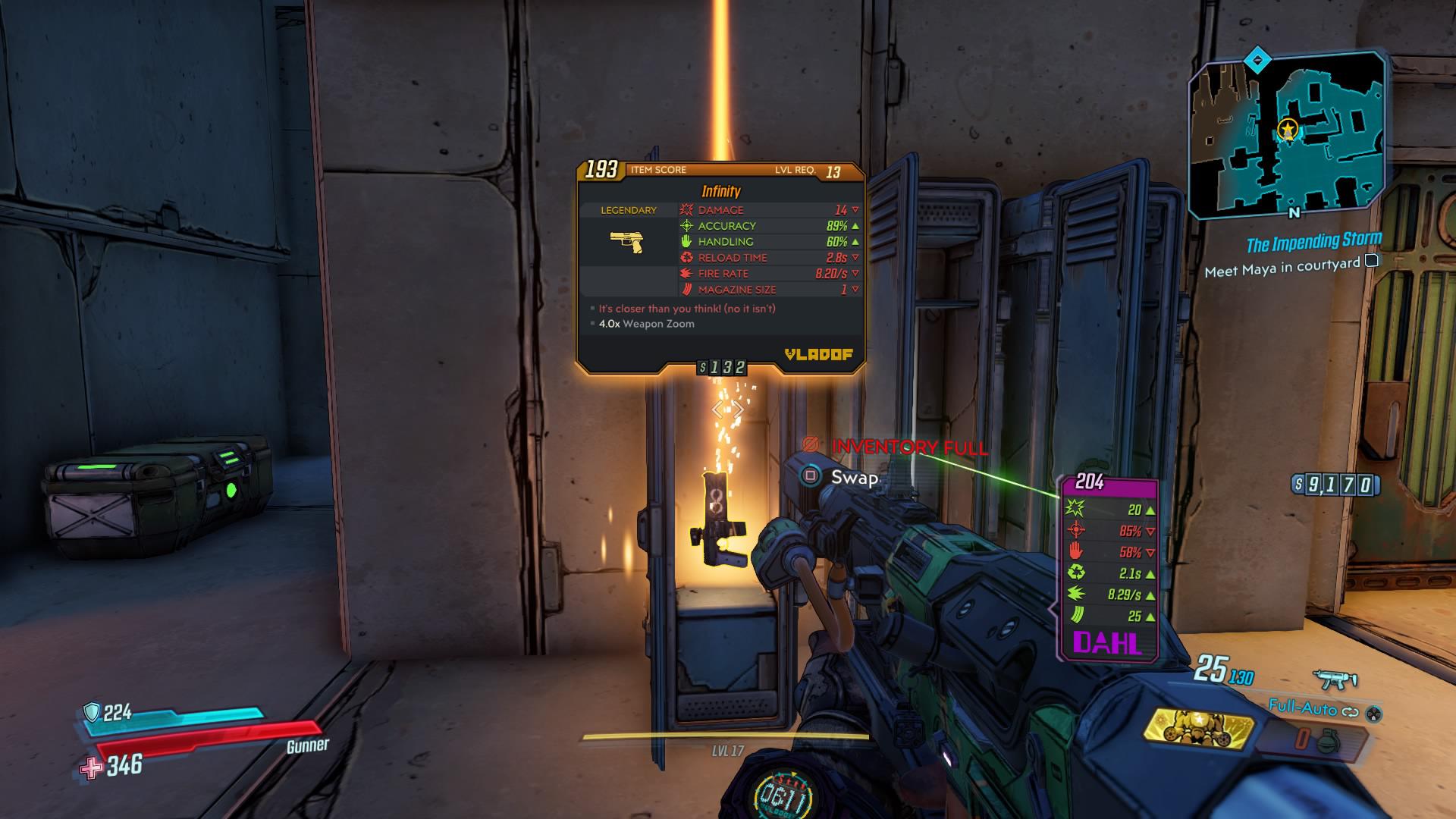
Task: Select the Fire Rate icon
Action: [686, 274]
